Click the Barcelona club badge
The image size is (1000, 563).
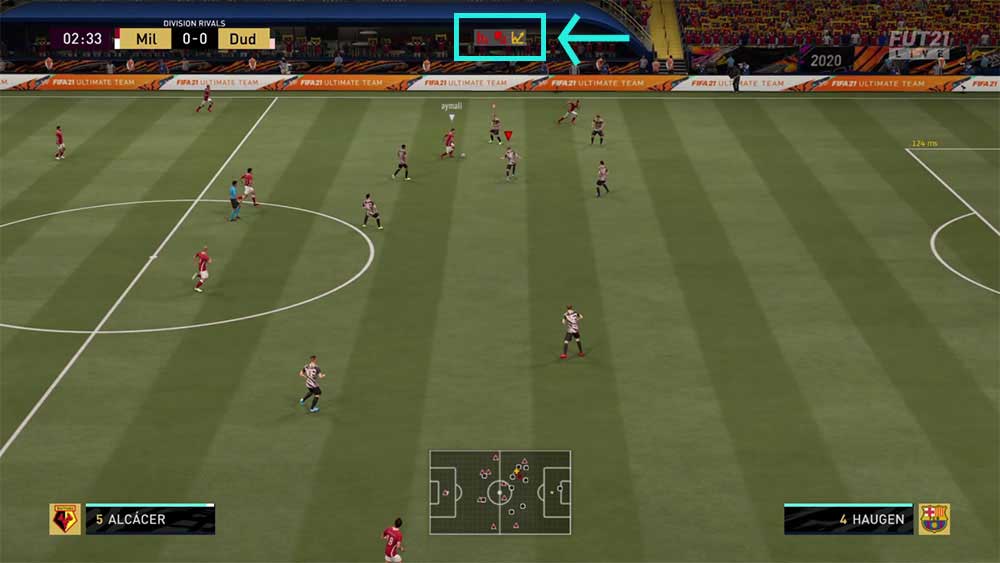tap(934, 519)
